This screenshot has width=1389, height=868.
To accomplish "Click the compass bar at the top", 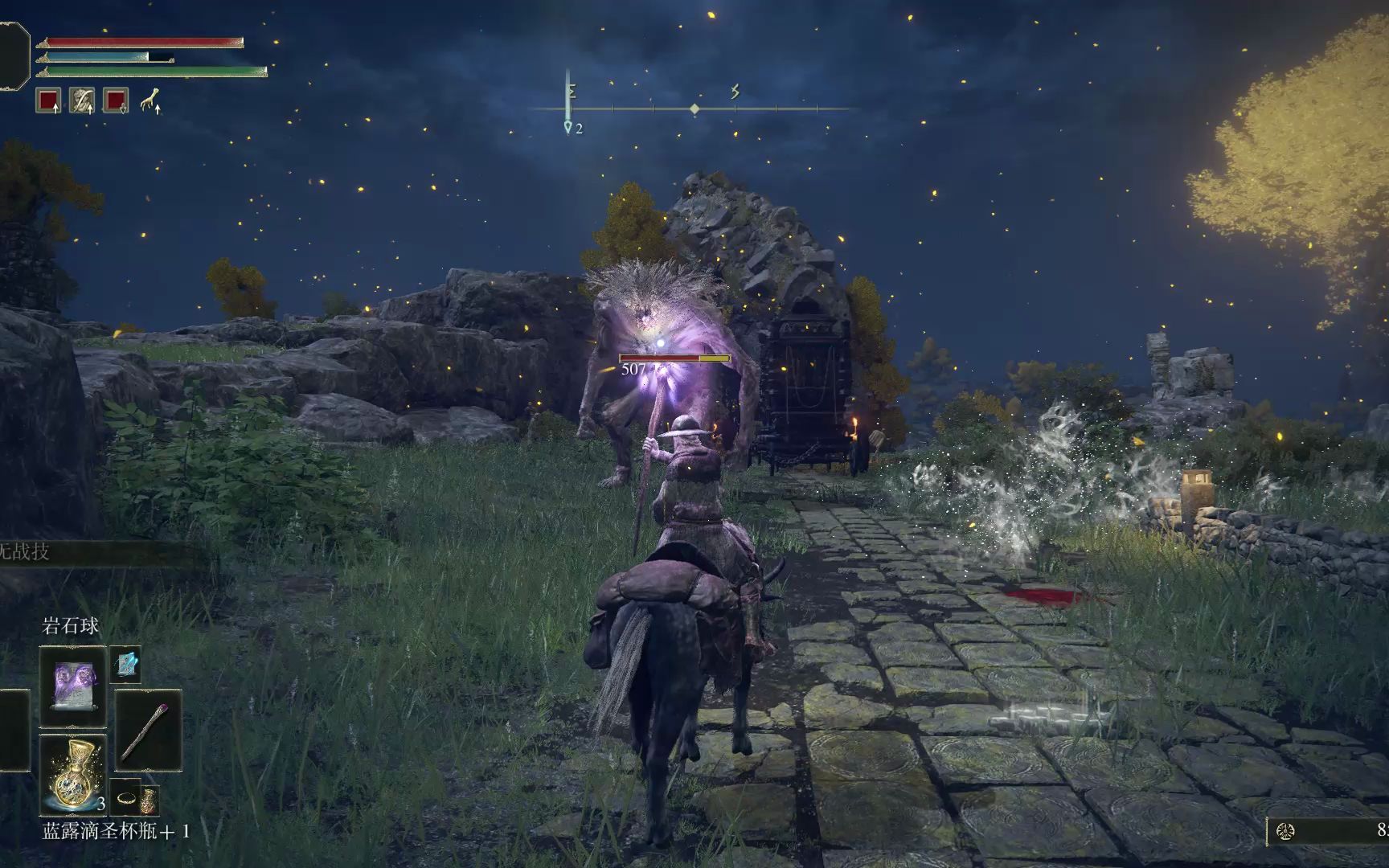I will (x=694, y=108).
